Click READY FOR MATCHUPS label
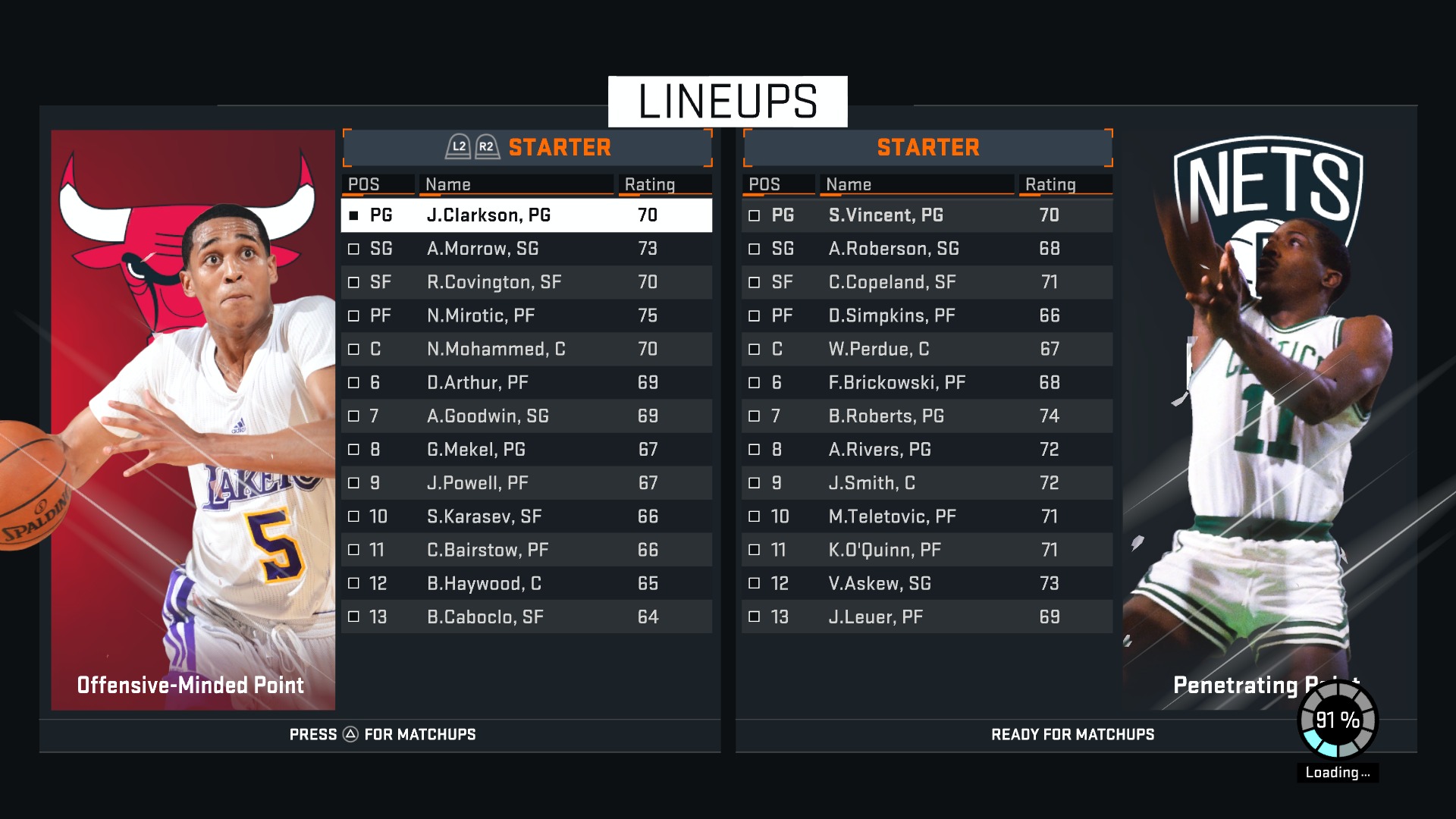Viewport: 1456px width, 819px height. (x=1072, y=734)
